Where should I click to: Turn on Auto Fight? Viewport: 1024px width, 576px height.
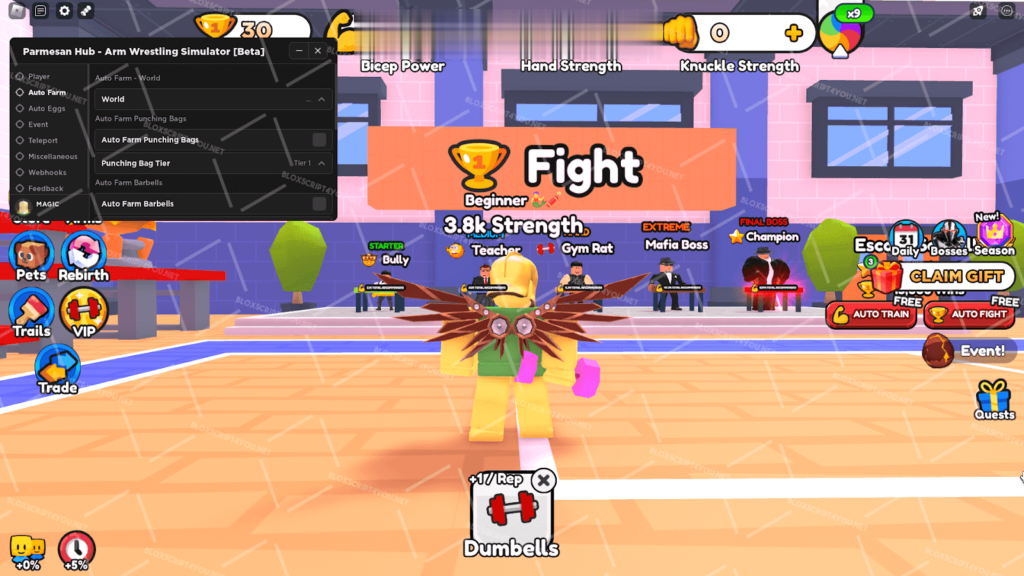tap(969, 314)
